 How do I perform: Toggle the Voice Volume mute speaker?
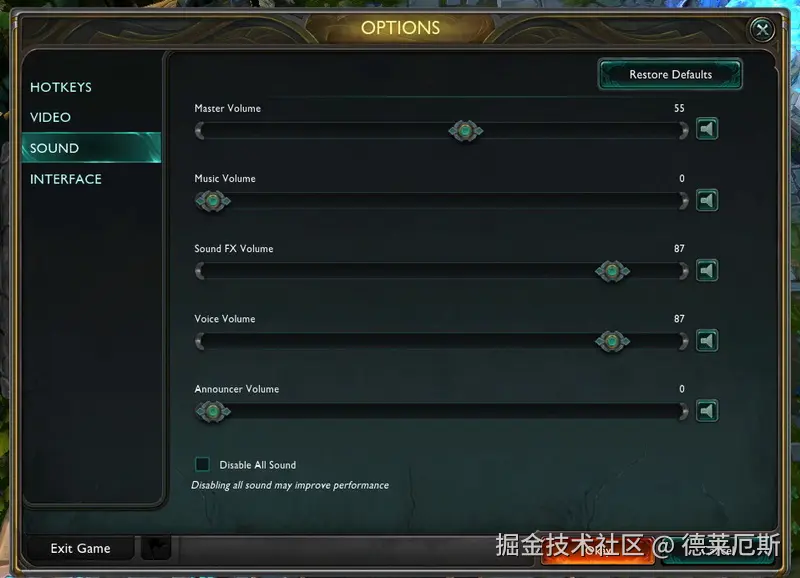pyautogui.click(x=707, y=341)
